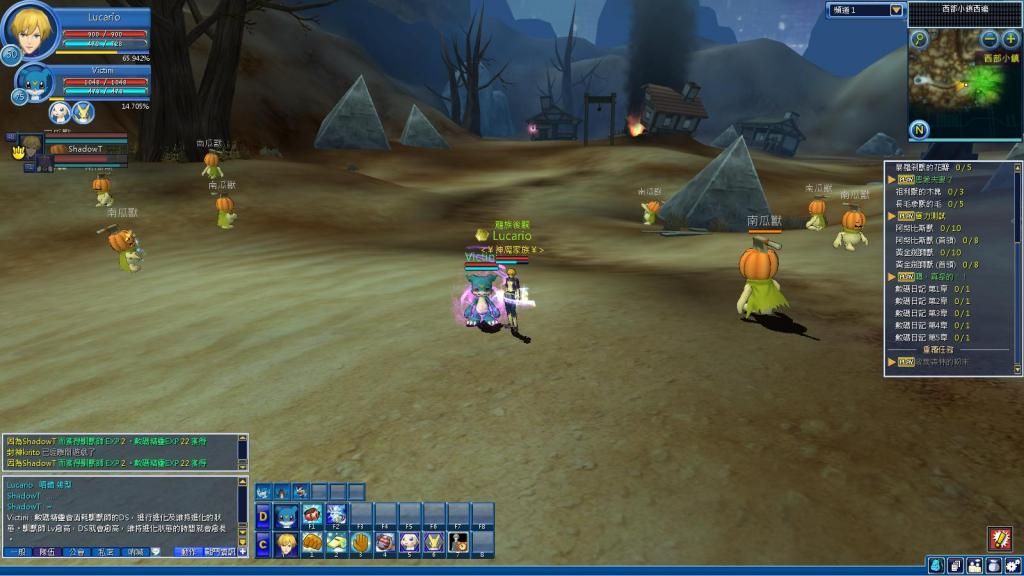The image size is (1024, 576).
Task: Click the red exclamation alert icon
Action: 999,538
